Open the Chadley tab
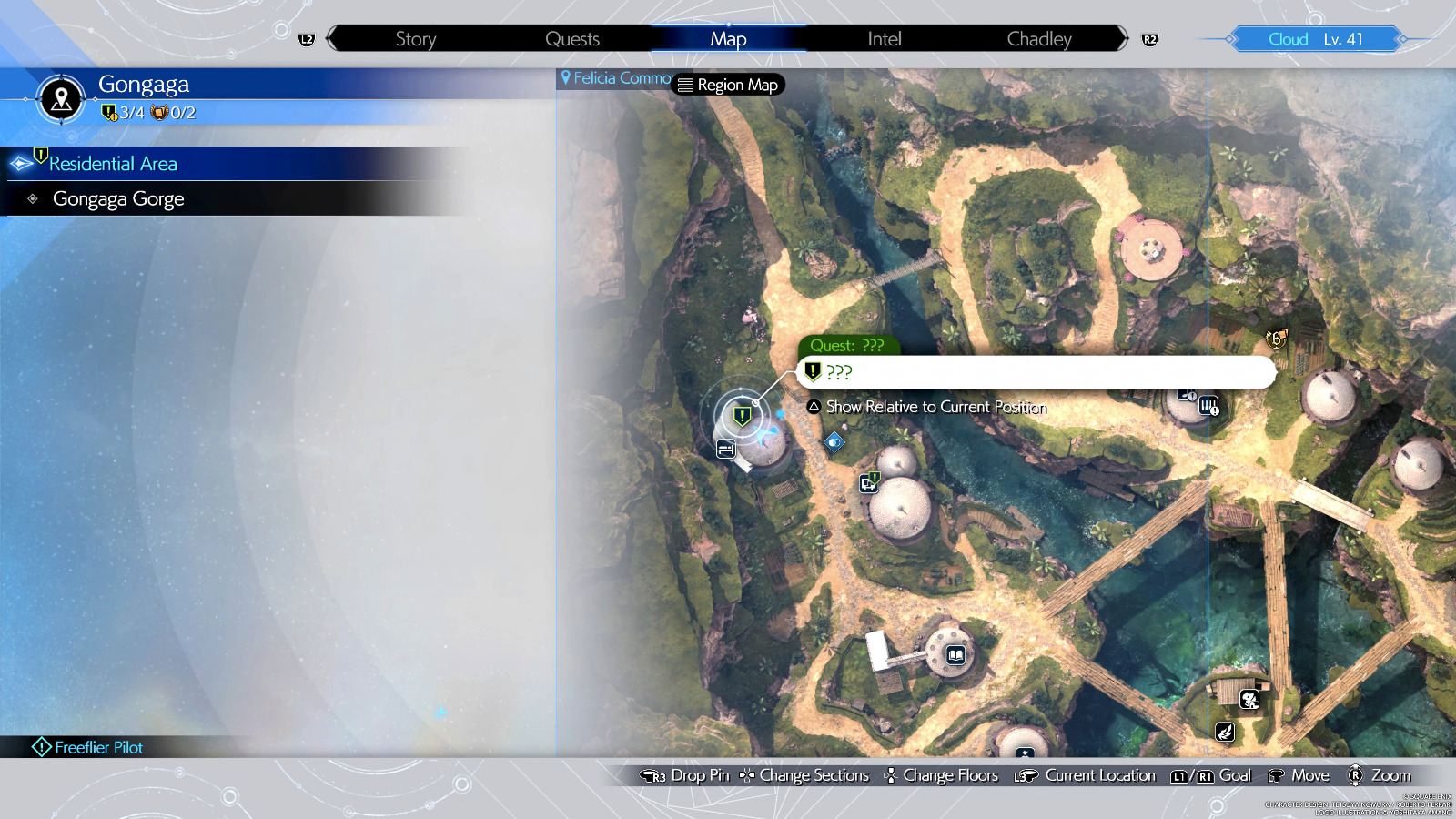 point(1038,39)
